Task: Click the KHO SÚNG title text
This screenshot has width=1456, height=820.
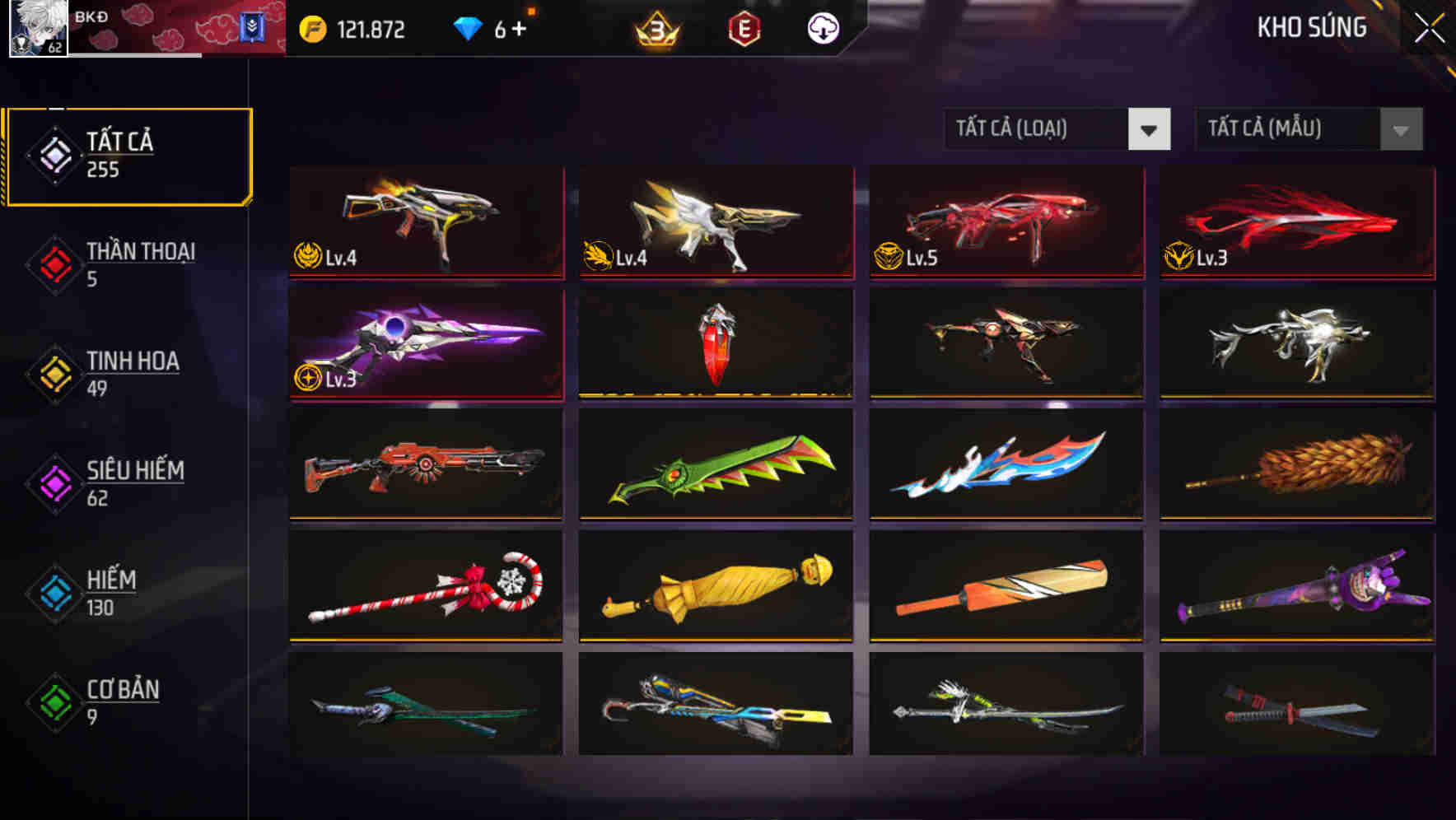Action: click(x=1311, y=27)
